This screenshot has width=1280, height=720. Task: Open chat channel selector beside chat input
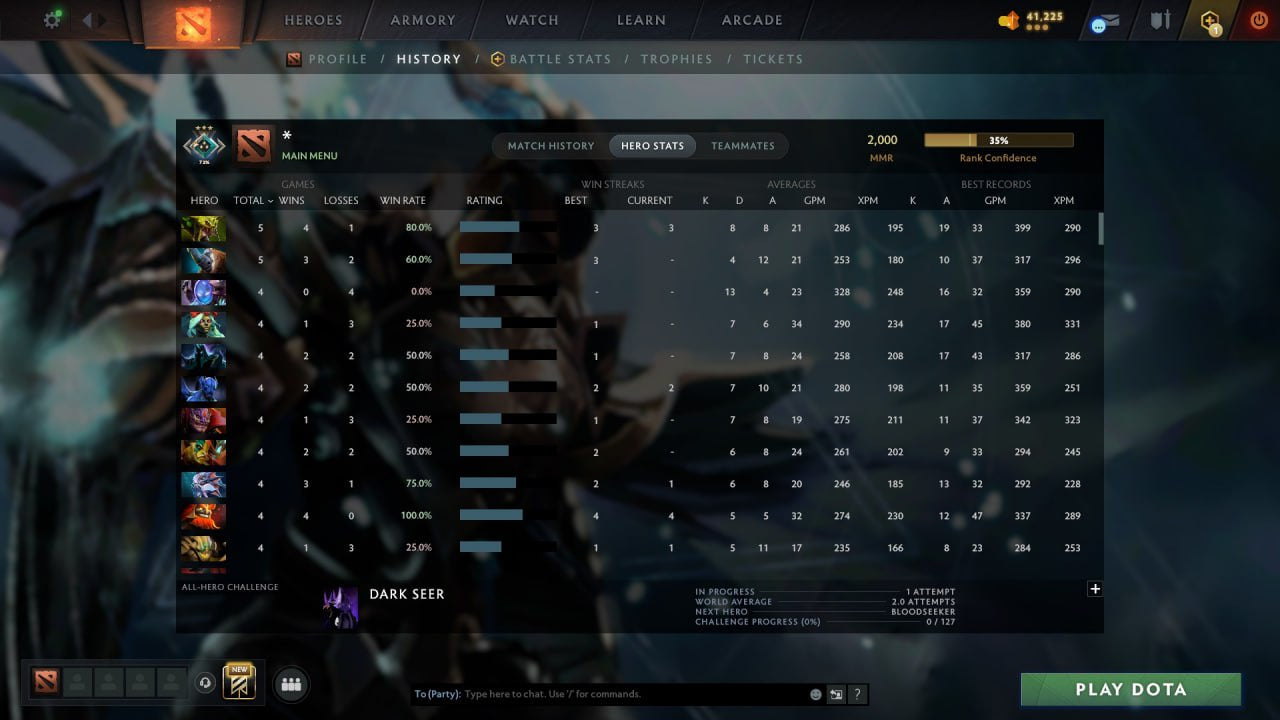pos(834,693)
